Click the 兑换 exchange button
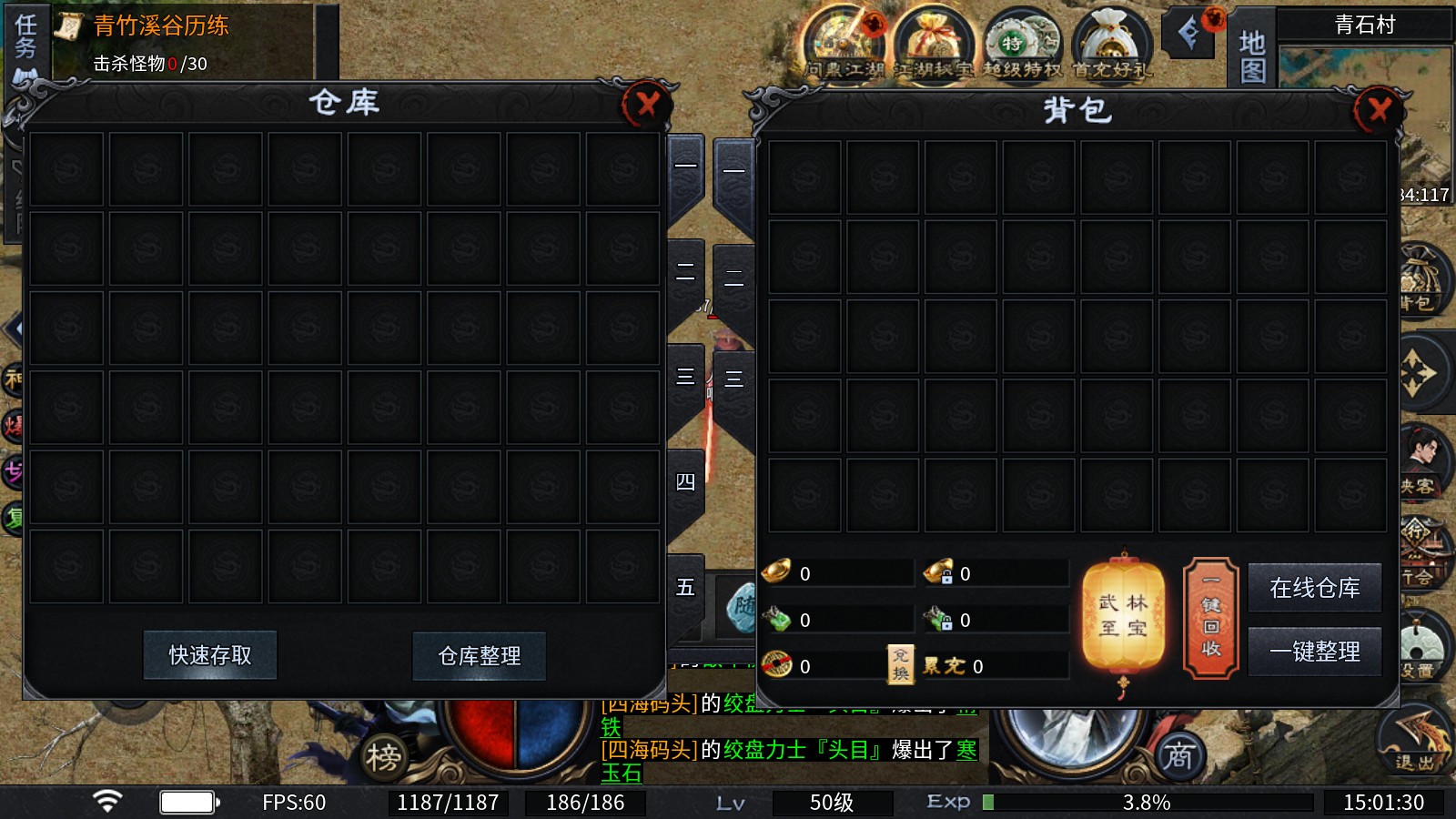The height and width of the screenshot is (819, 1456). 900,664
